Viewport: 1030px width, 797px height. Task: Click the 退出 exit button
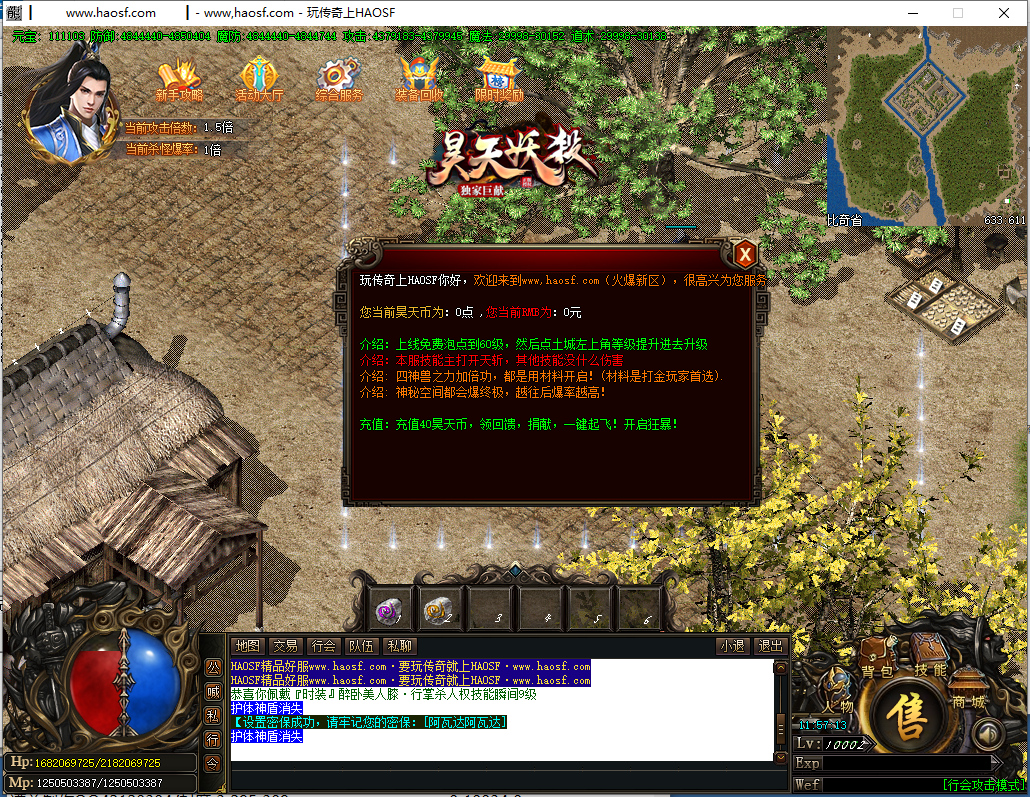click(769, 646)
